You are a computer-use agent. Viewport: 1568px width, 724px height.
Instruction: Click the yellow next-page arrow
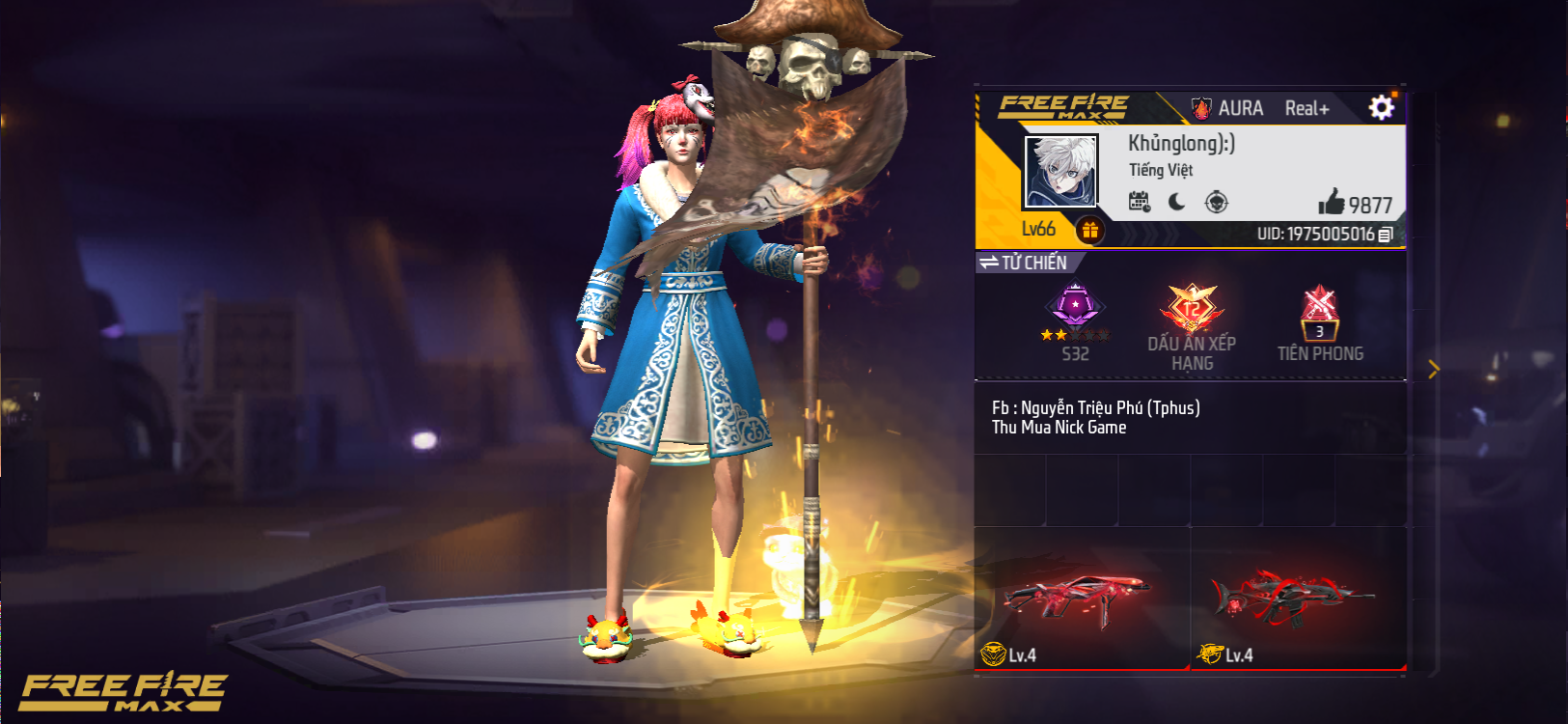coord(1433,369)
